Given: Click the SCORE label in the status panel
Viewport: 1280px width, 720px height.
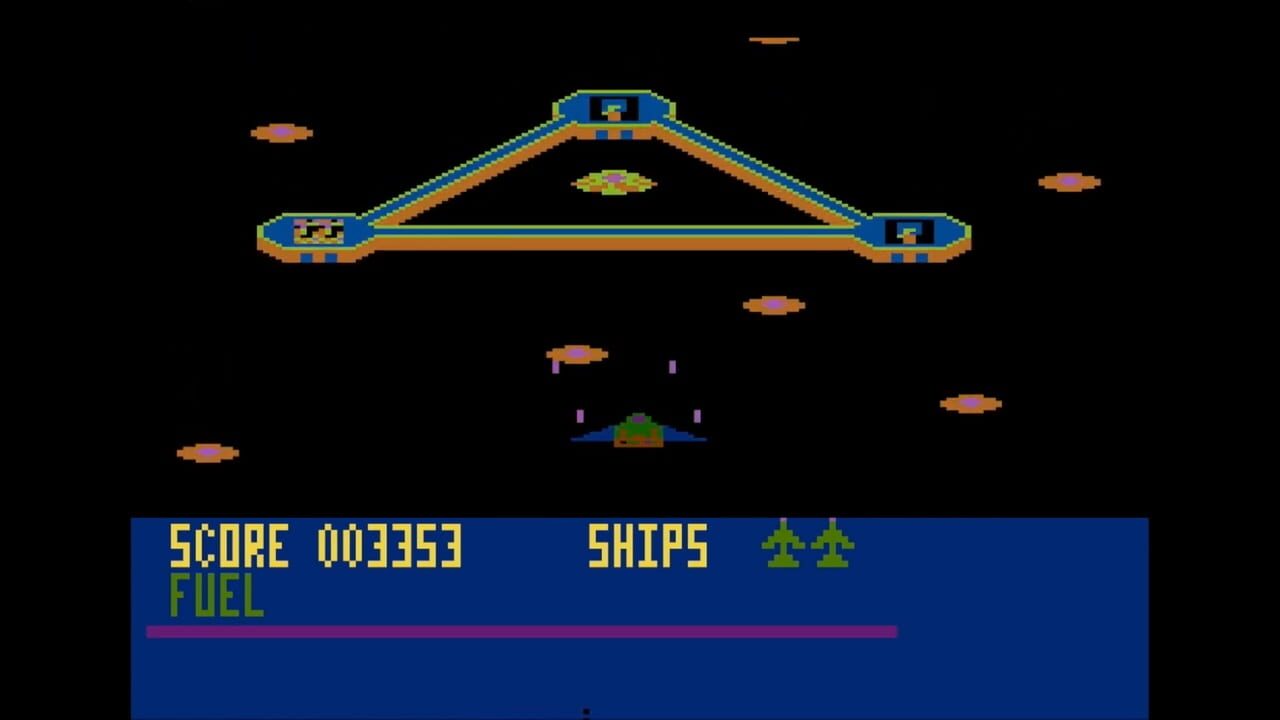Looking at the screenshot, I should [x=230, y=546].
